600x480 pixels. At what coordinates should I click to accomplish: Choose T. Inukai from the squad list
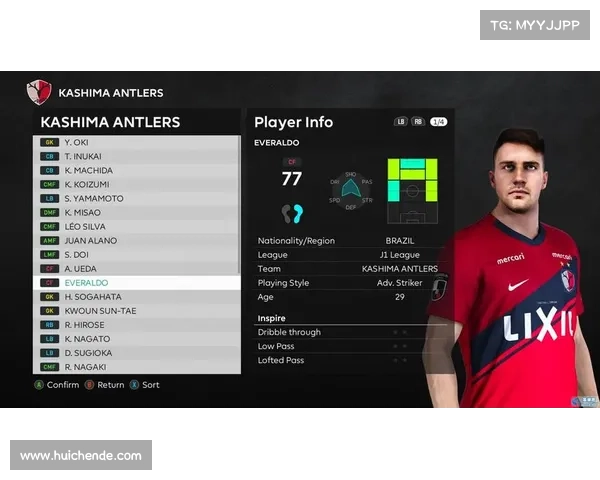click(135, 156)
